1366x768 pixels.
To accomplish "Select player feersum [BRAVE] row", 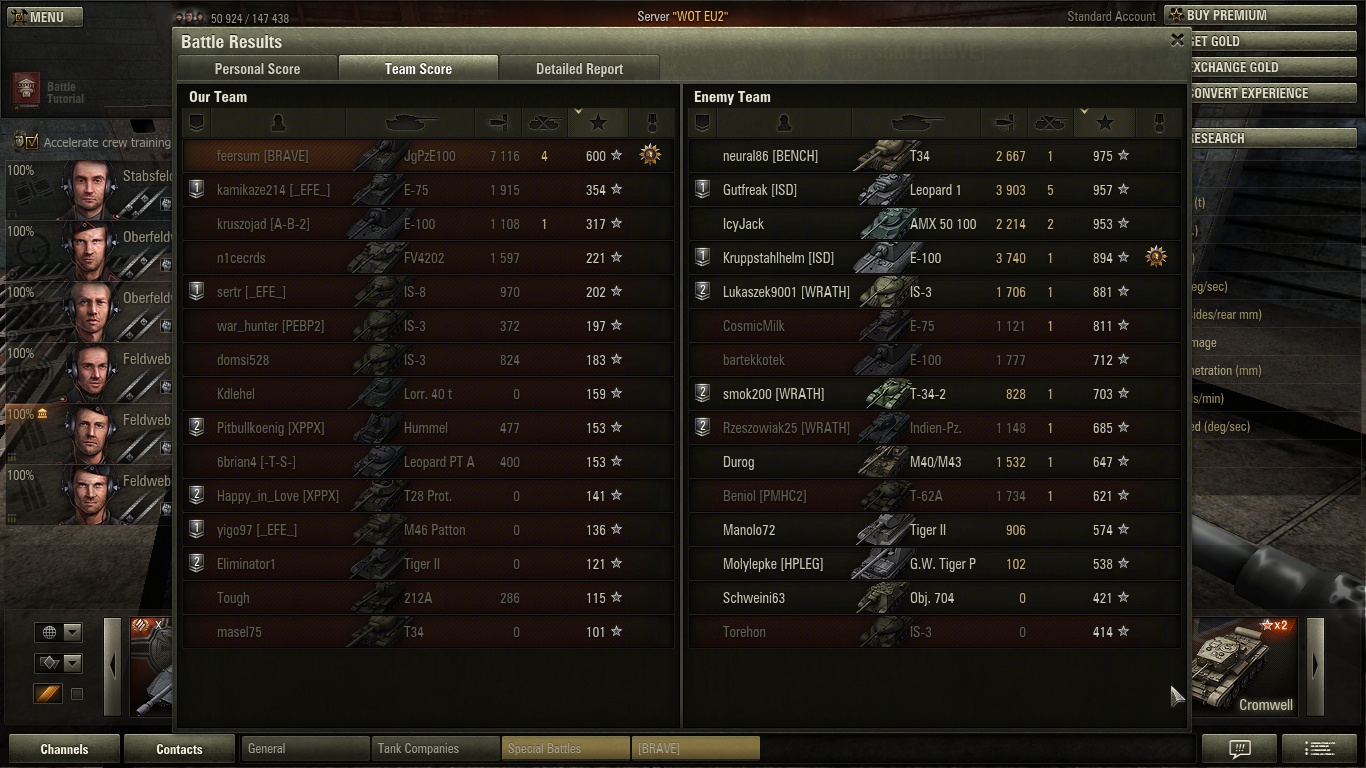I will (x=428, y=156).
